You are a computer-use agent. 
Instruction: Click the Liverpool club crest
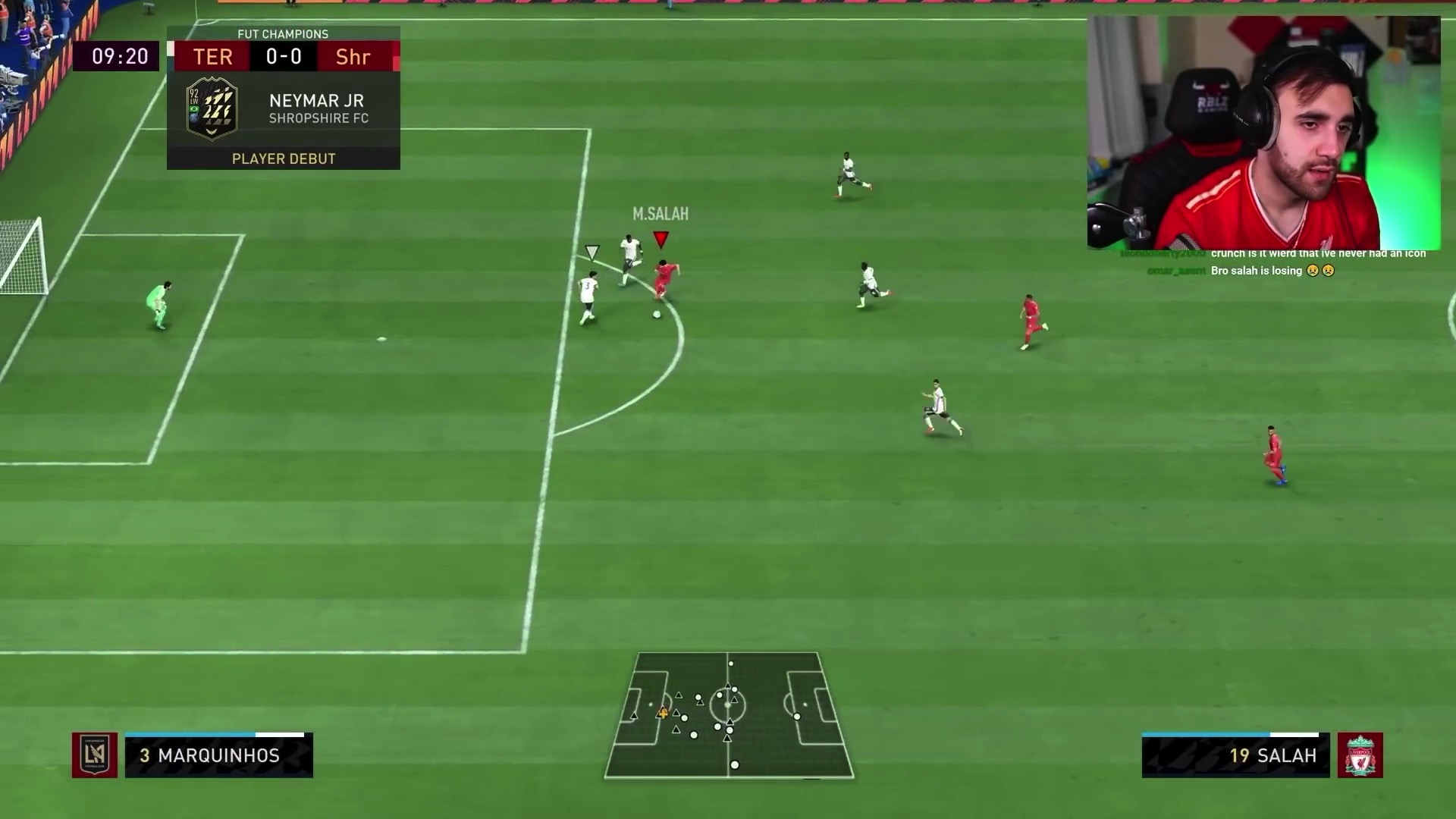click(1360, 755)
